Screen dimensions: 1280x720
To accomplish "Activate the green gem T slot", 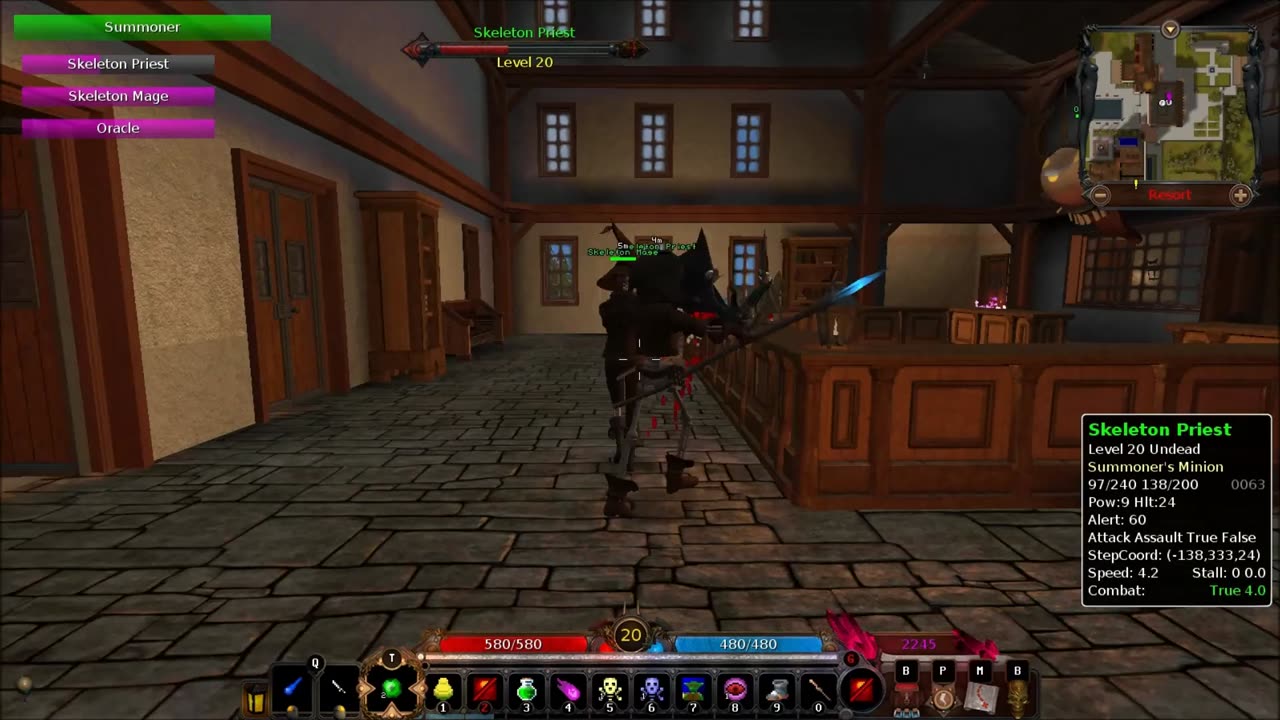I will click(x=392, y=687).
